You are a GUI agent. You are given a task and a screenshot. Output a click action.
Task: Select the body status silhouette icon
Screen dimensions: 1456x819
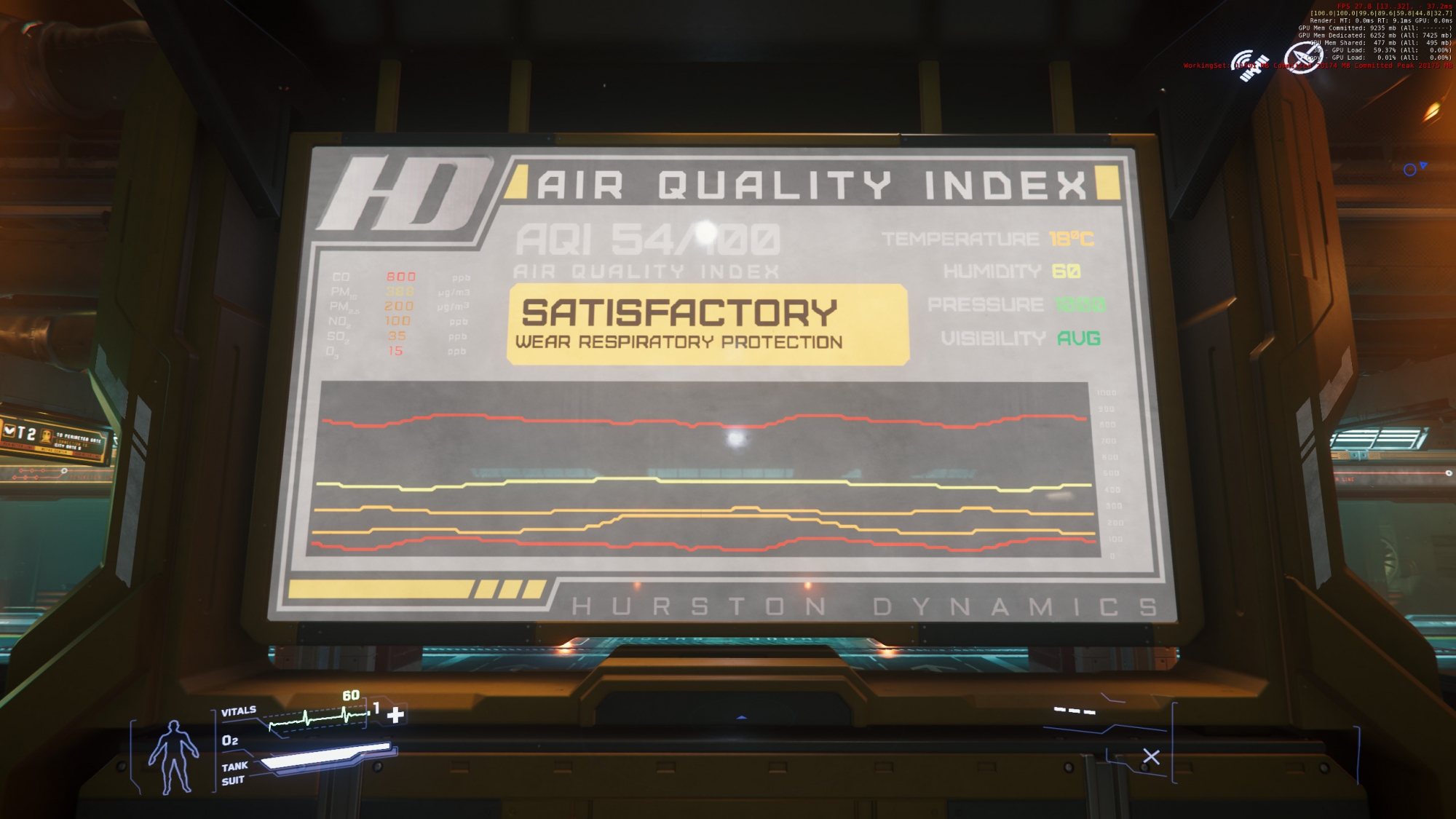[x=173, y=757]
